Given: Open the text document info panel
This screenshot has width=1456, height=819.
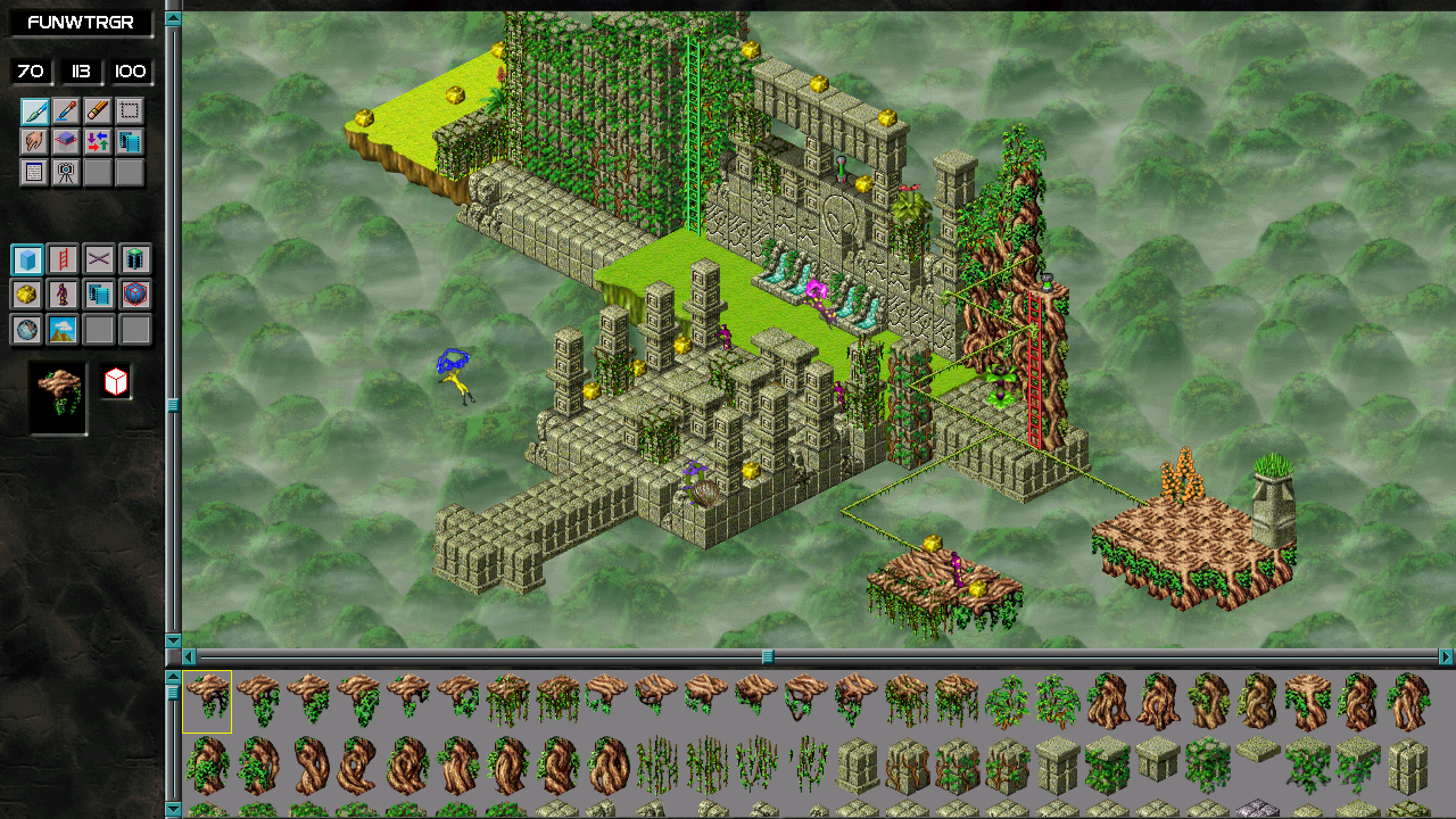Looking at the screenshot, I should coord(34,173).
